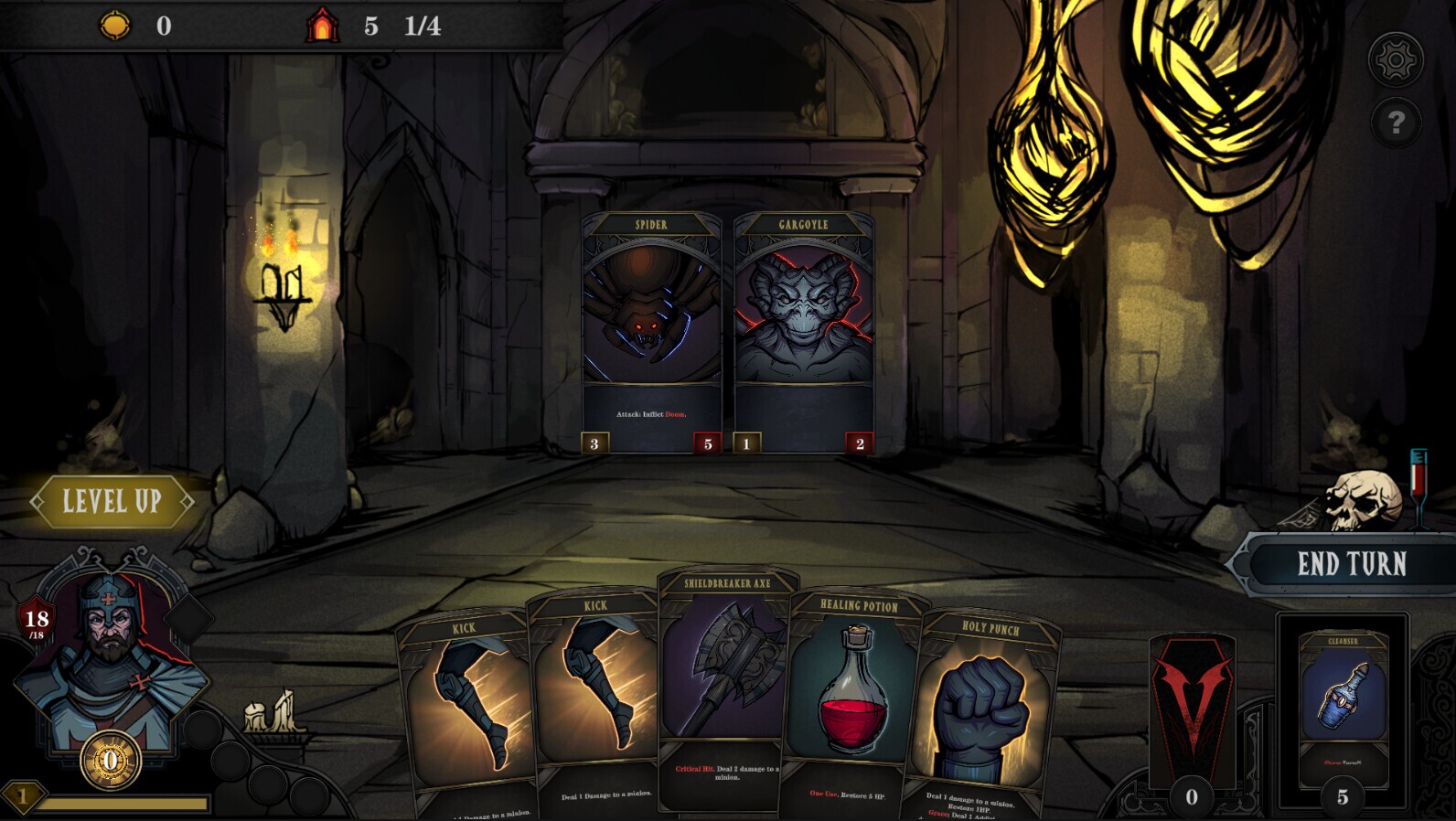Click the End Turn button
The width and height of the screenshot is (1456, 821).
coord(1350,564)
